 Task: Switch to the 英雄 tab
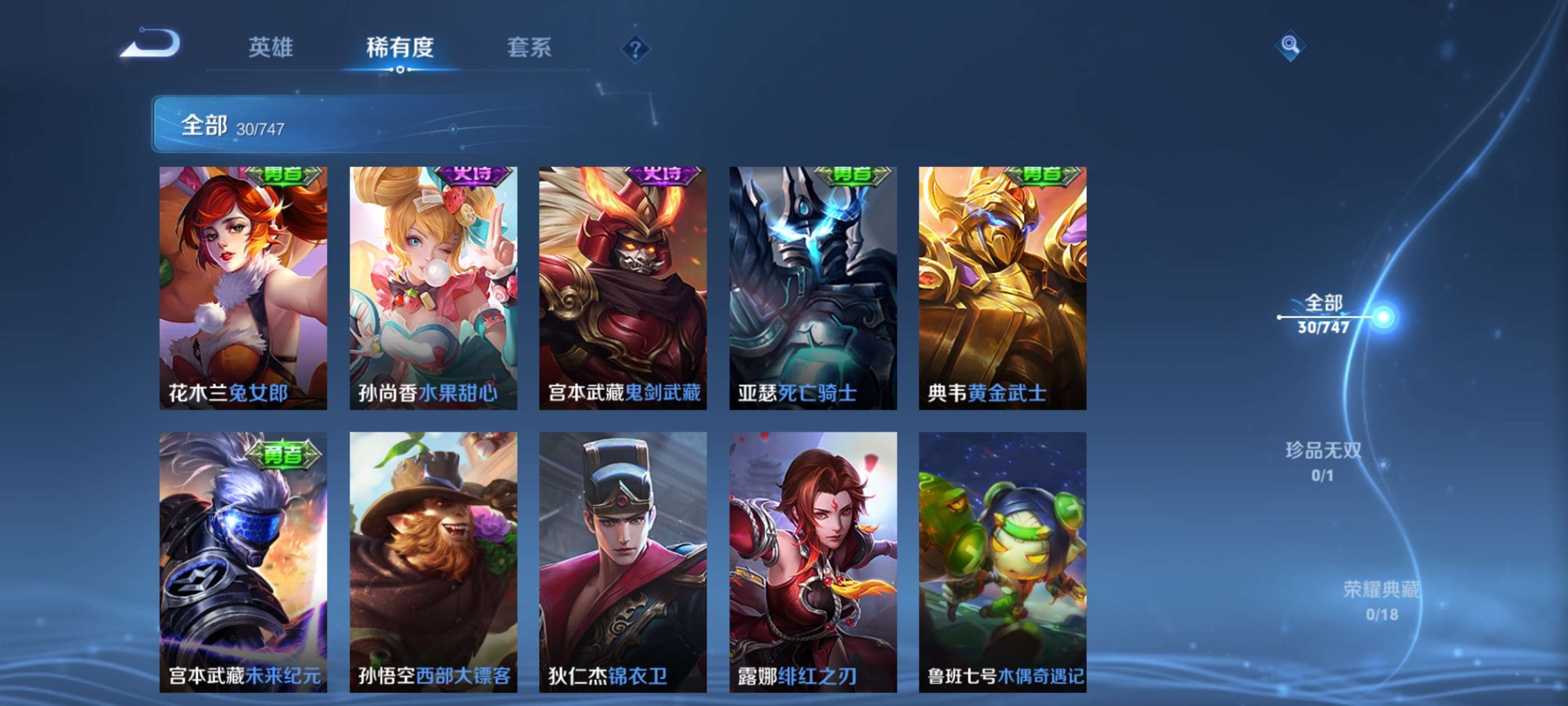click(x=270, y=49)
